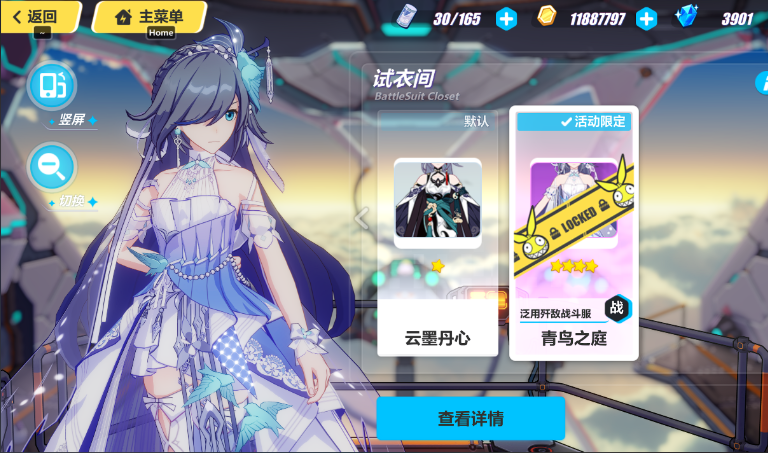Screen dimensions: 768x453
Task: Add stamina with the plus button
Action: click(507, 18)
